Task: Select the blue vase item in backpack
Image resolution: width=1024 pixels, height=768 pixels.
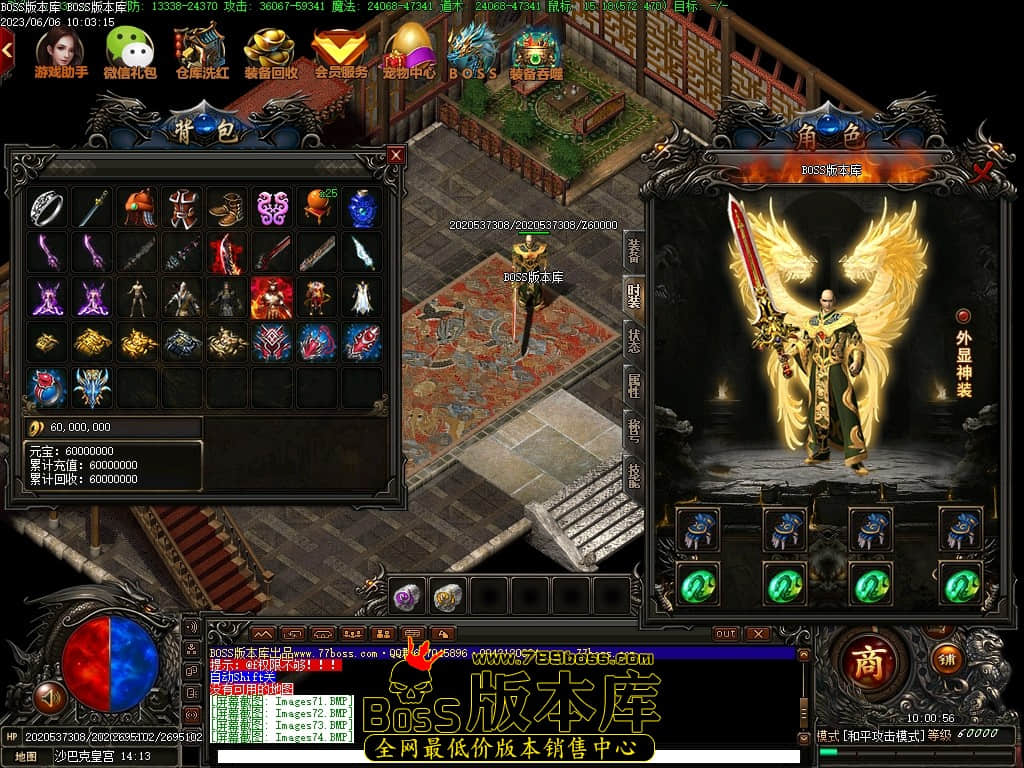Action: tap(363, 207)
